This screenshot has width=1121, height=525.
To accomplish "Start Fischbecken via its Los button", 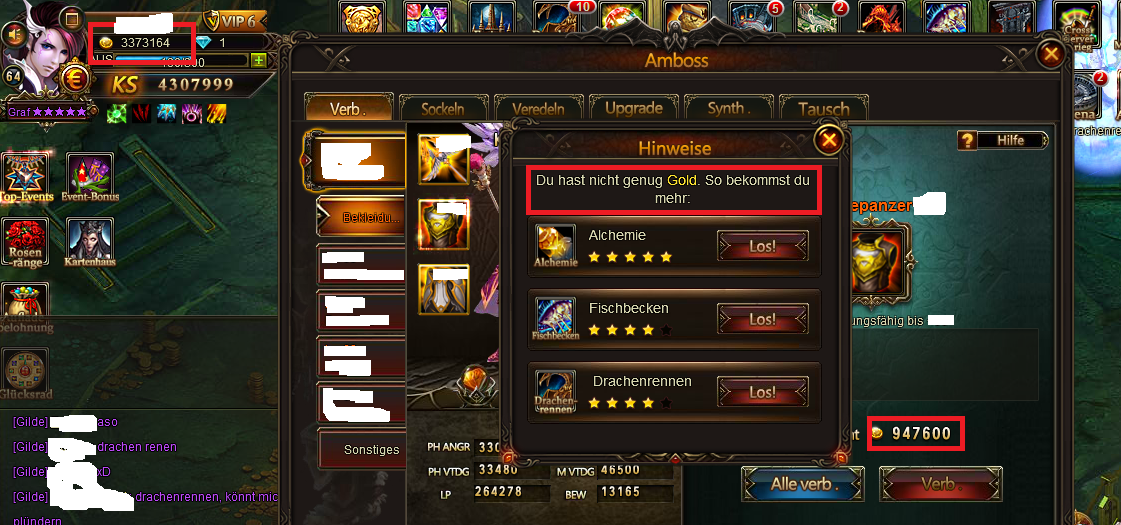I will click(x=762, y=319).
